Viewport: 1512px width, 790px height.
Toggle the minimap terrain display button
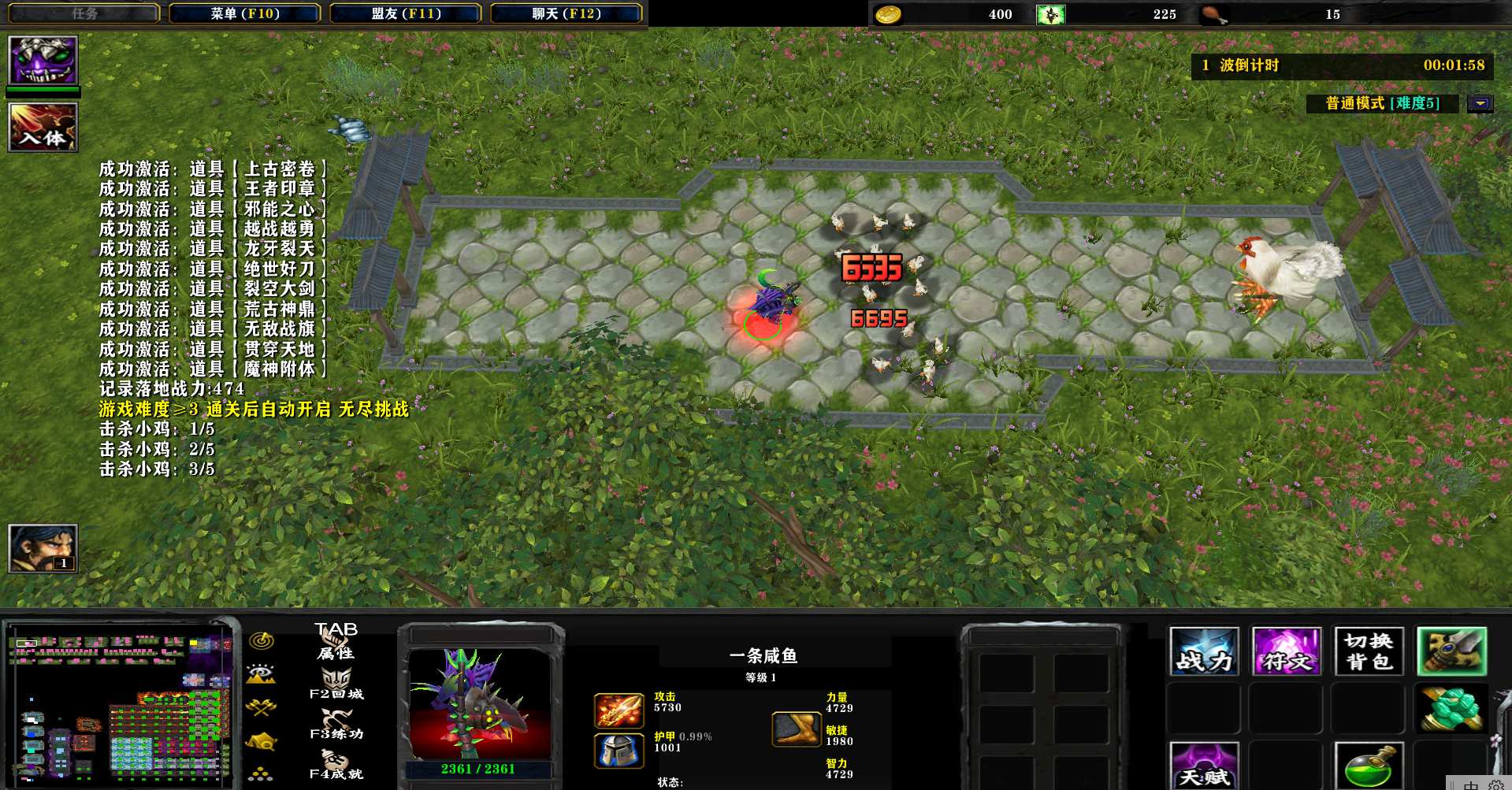coord(261,673)
